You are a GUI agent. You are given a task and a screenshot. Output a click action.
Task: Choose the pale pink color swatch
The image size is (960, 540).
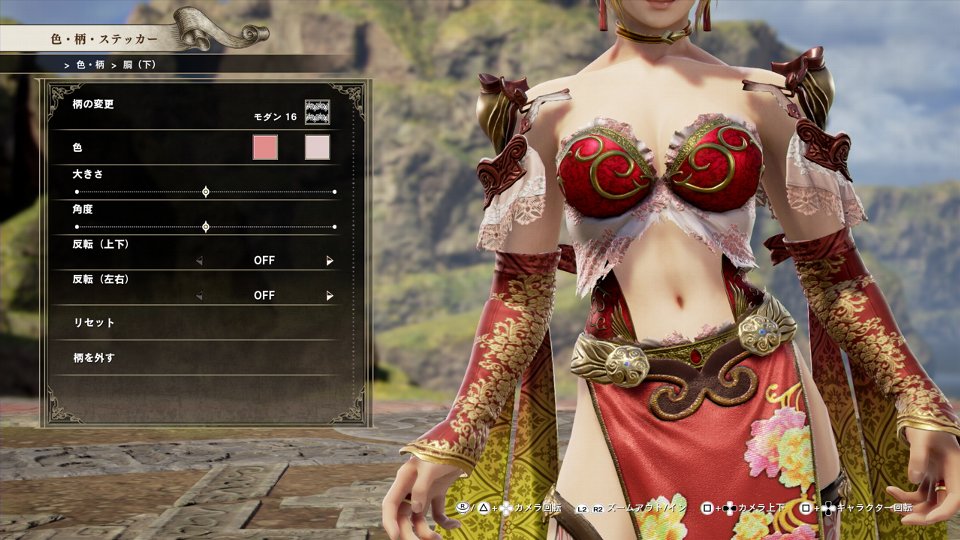point(317,148)
